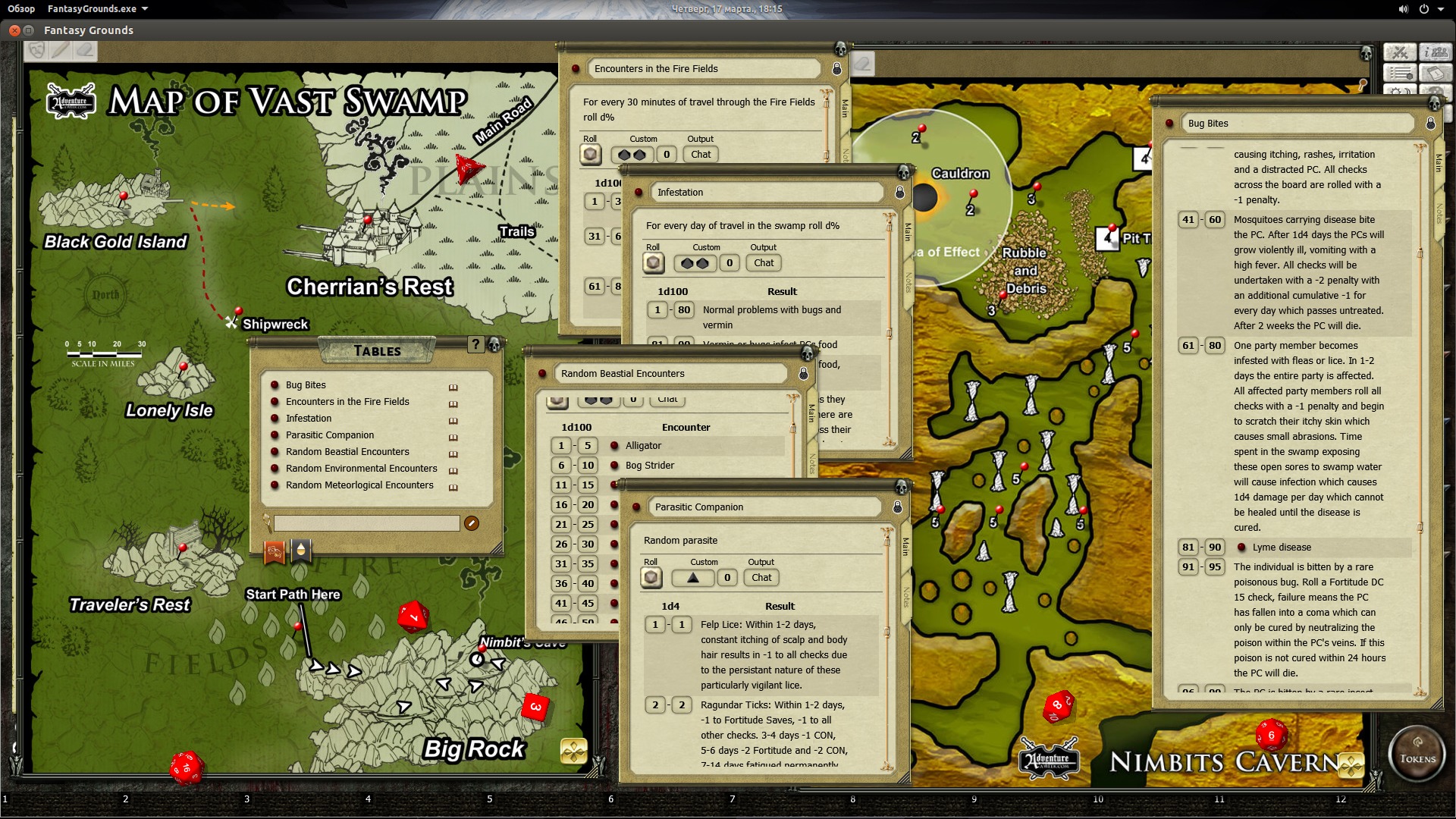Screen dimensions: 1456x819
Task: Click the modifiers list icon in top-right toolbar
Action: click(x=1400, y=74)
